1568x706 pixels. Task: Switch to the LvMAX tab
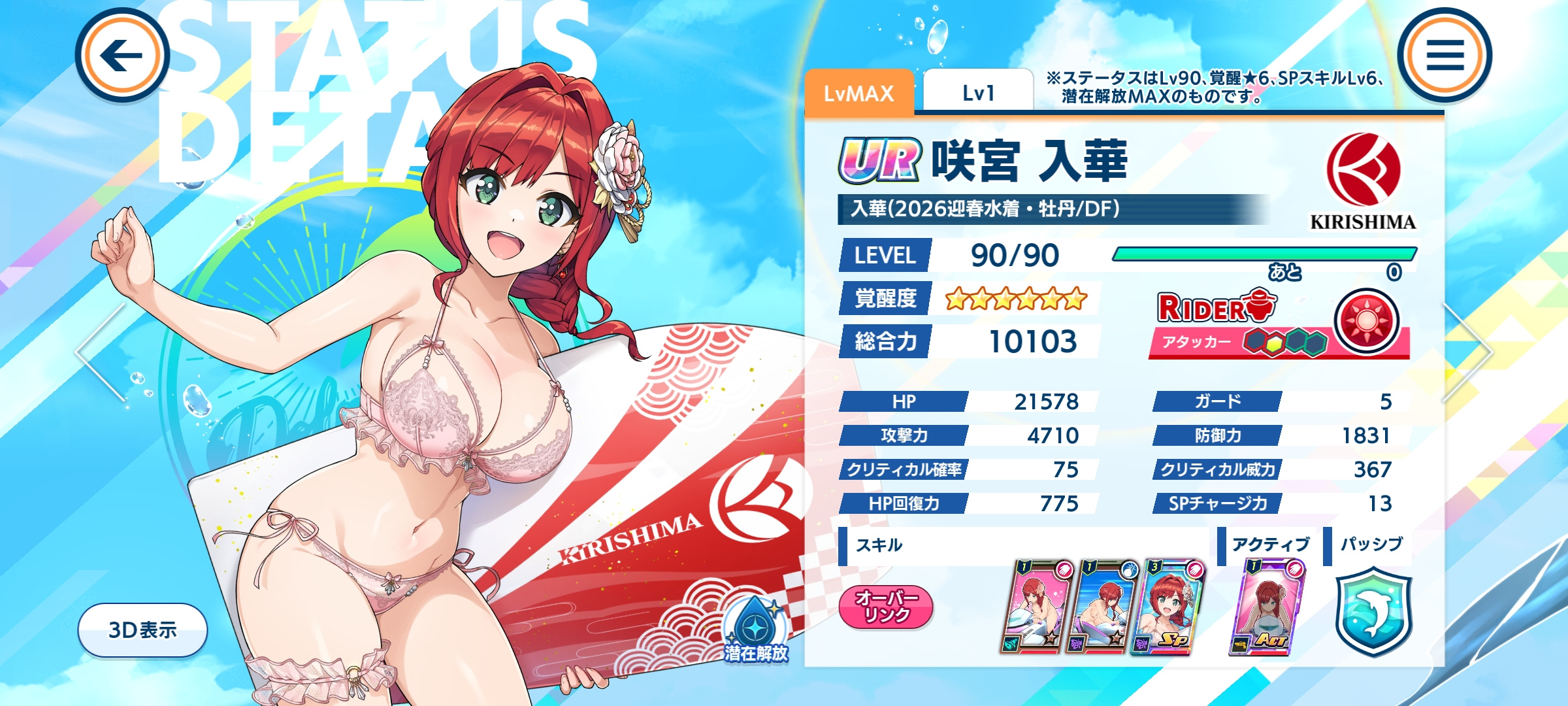click(x=858, y=93)
